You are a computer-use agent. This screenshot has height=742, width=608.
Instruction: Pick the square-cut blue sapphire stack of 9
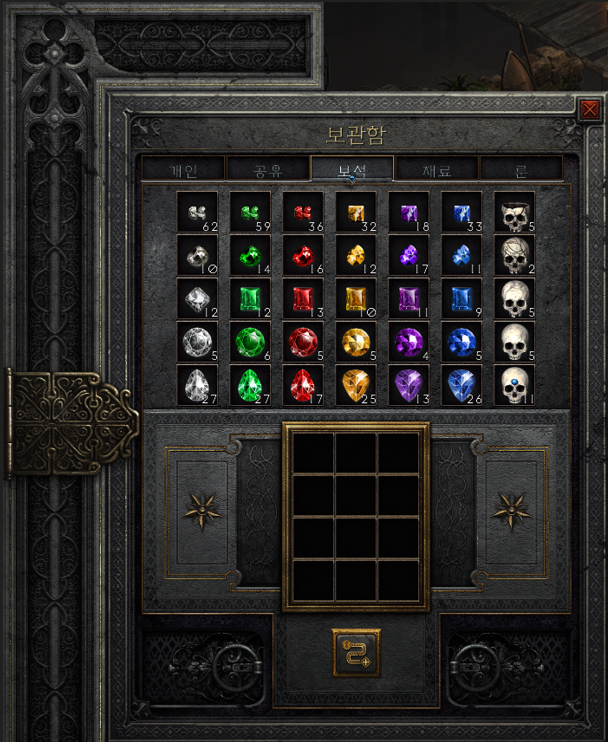pyautogui.click(x=461, y=299)
